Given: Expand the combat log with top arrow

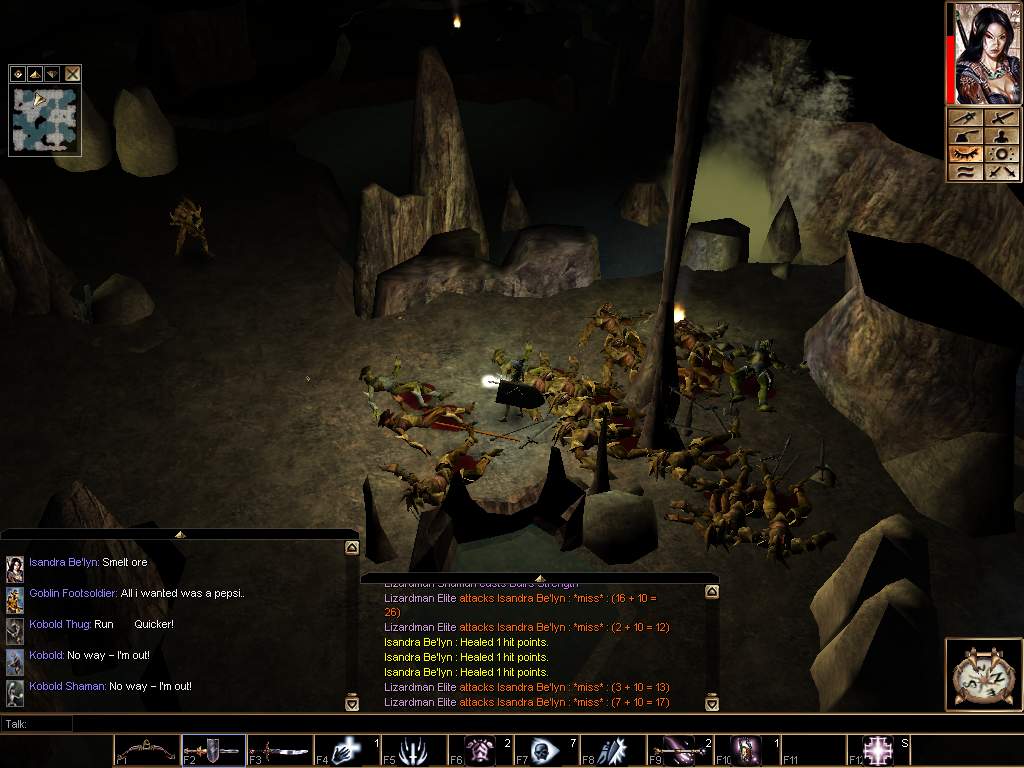Looking at the screenshot, I should click(x=538, y=578).
